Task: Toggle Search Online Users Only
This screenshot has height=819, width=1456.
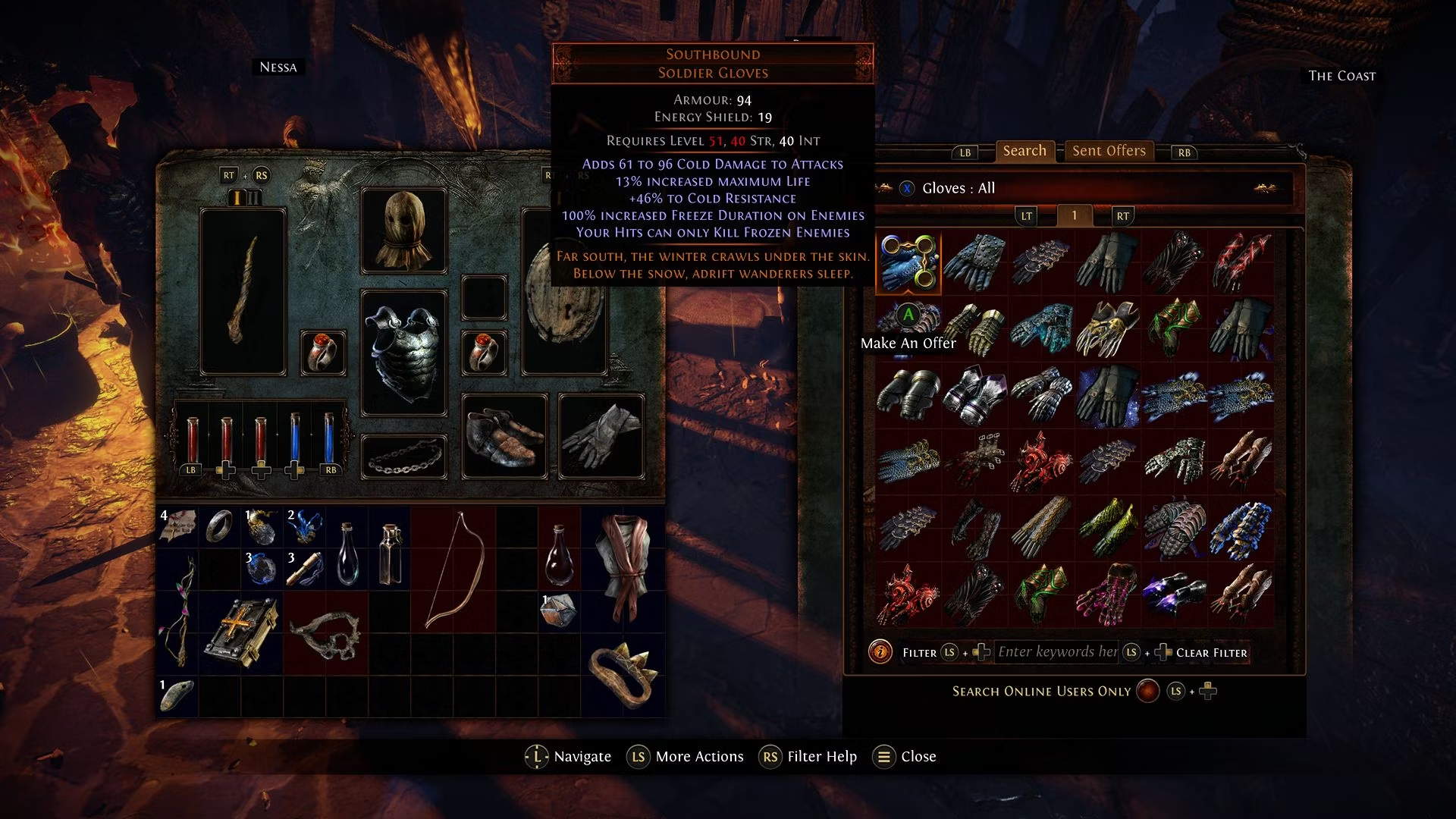Action: [1147, 692]
